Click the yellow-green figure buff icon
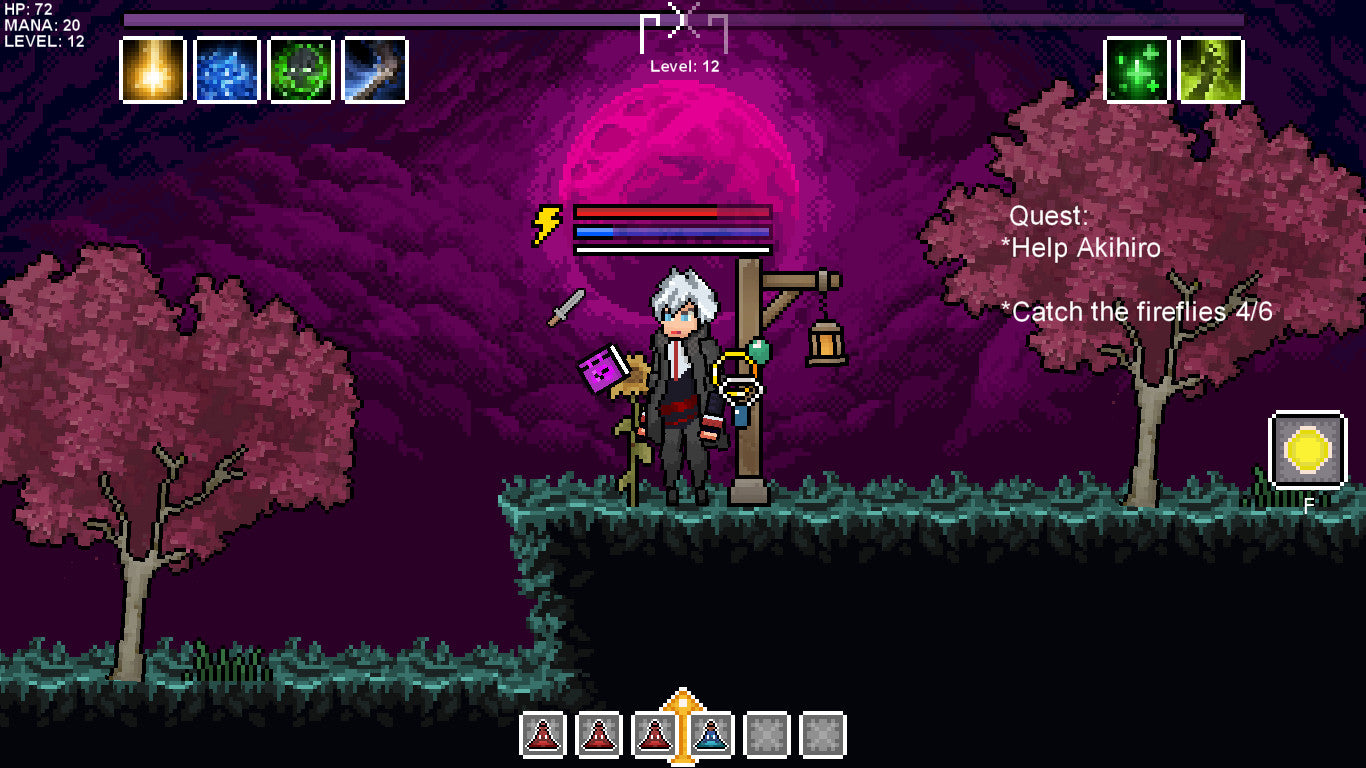 pyautogui.click(x=1211, y=70)
